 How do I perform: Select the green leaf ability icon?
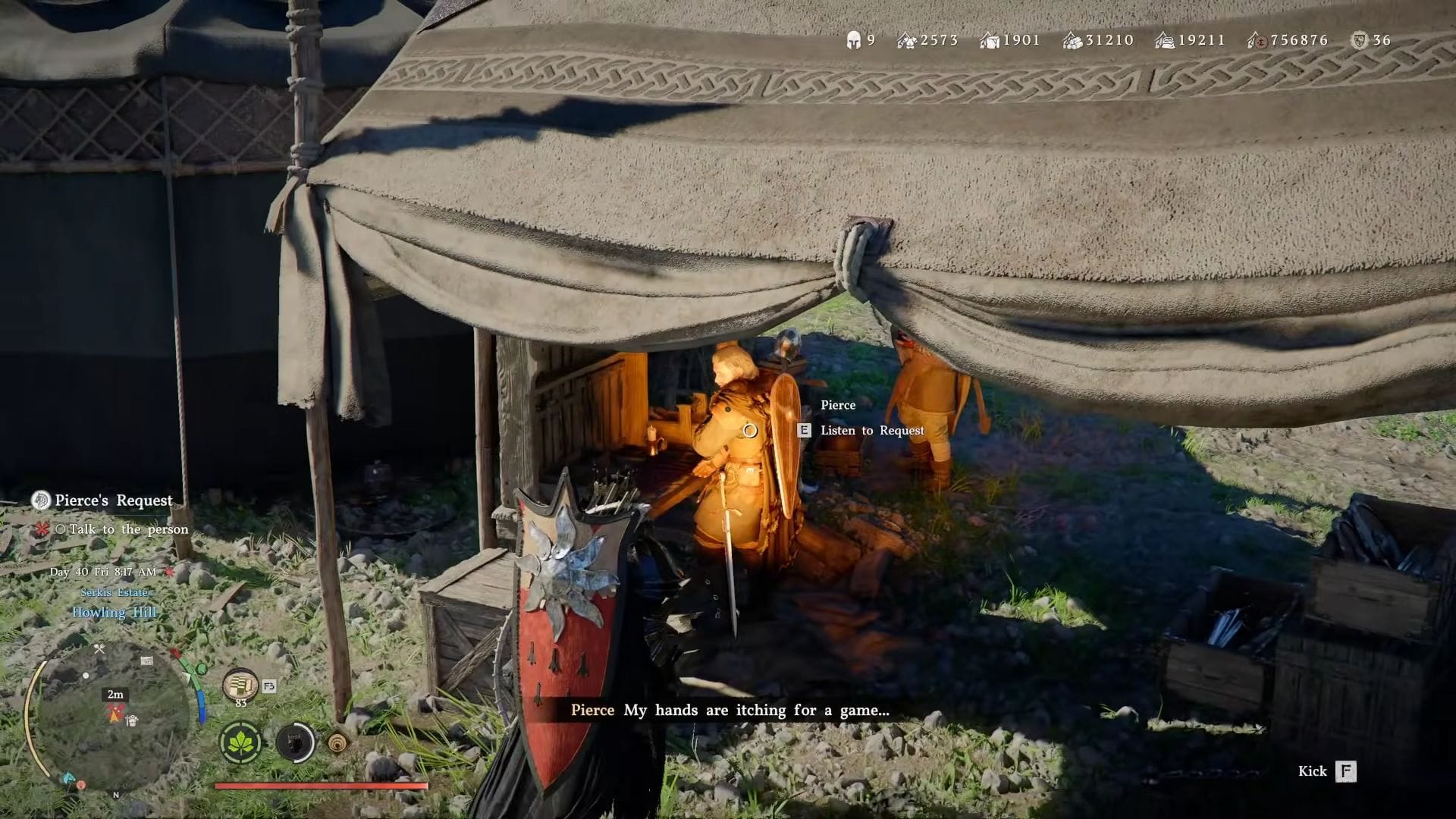(x=240, y=742)
